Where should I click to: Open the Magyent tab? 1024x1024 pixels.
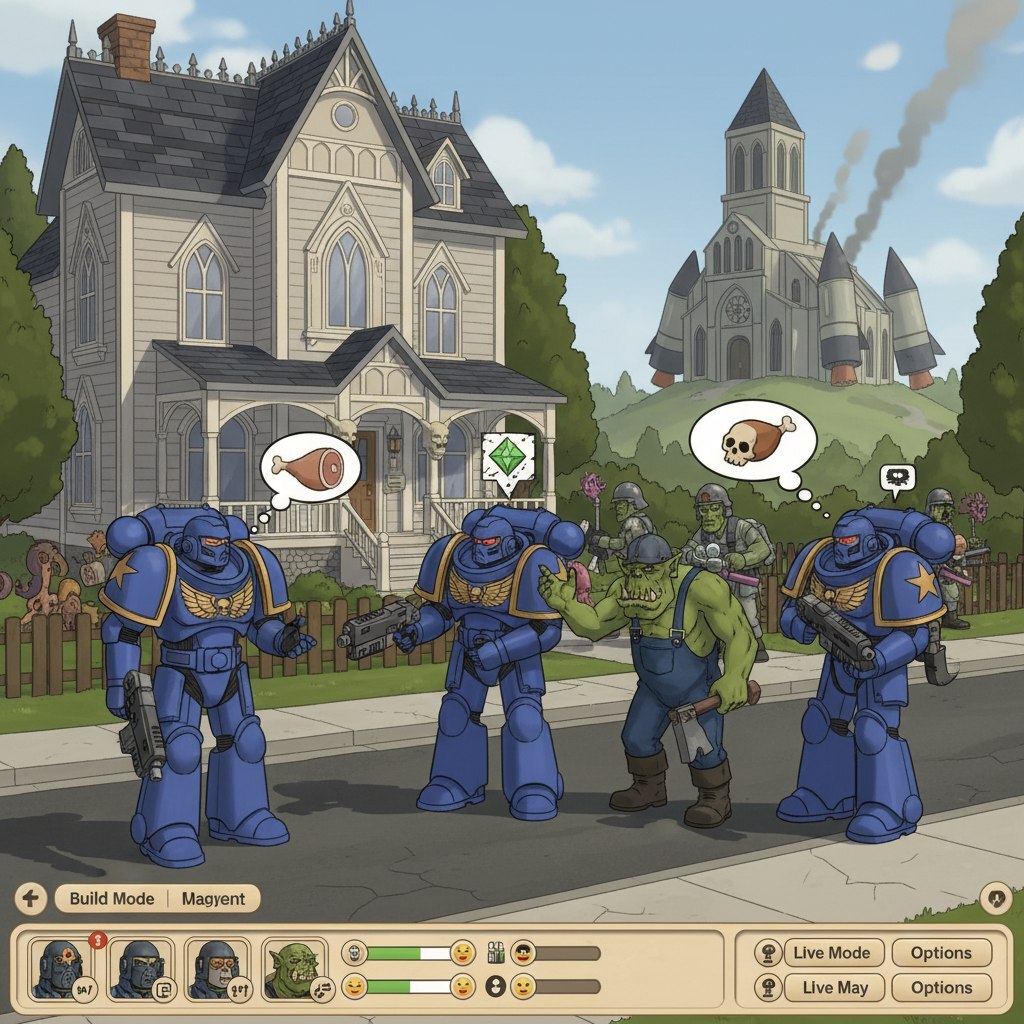(213, 898)
